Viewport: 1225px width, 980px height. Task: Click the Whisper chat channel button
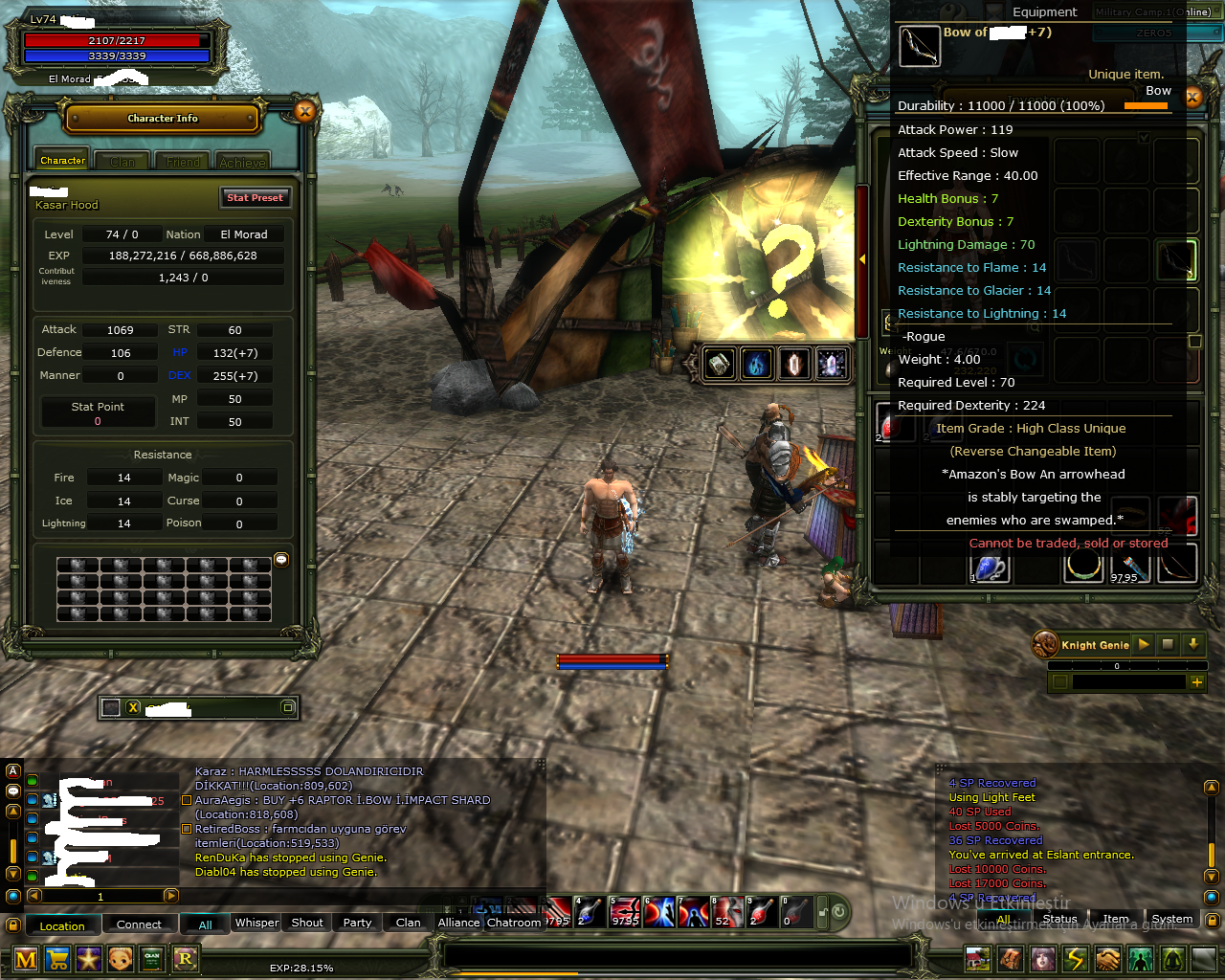[x=256, y=923]
